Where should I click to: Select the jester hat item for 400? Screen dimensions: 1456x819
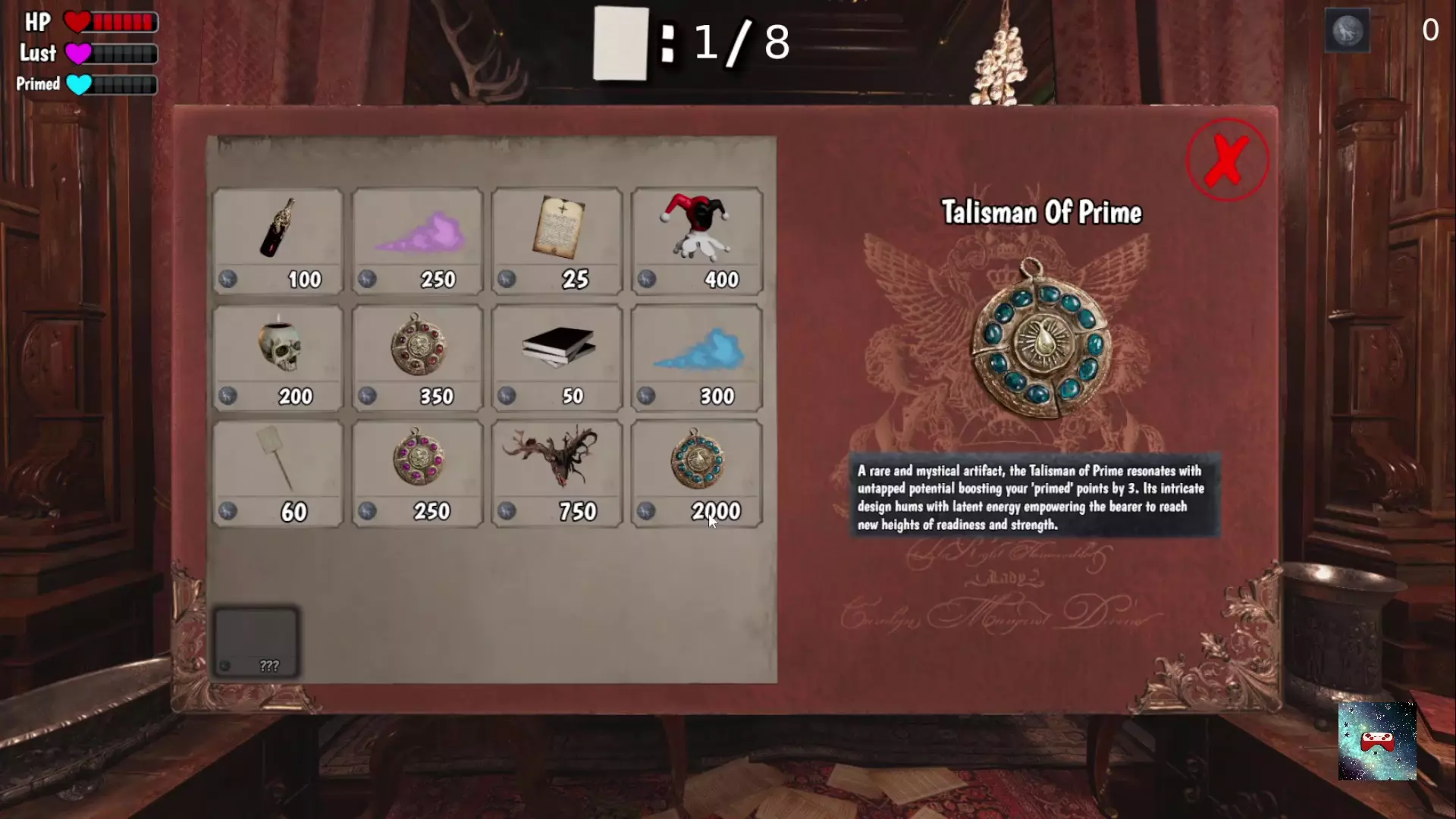coord(696,241)
